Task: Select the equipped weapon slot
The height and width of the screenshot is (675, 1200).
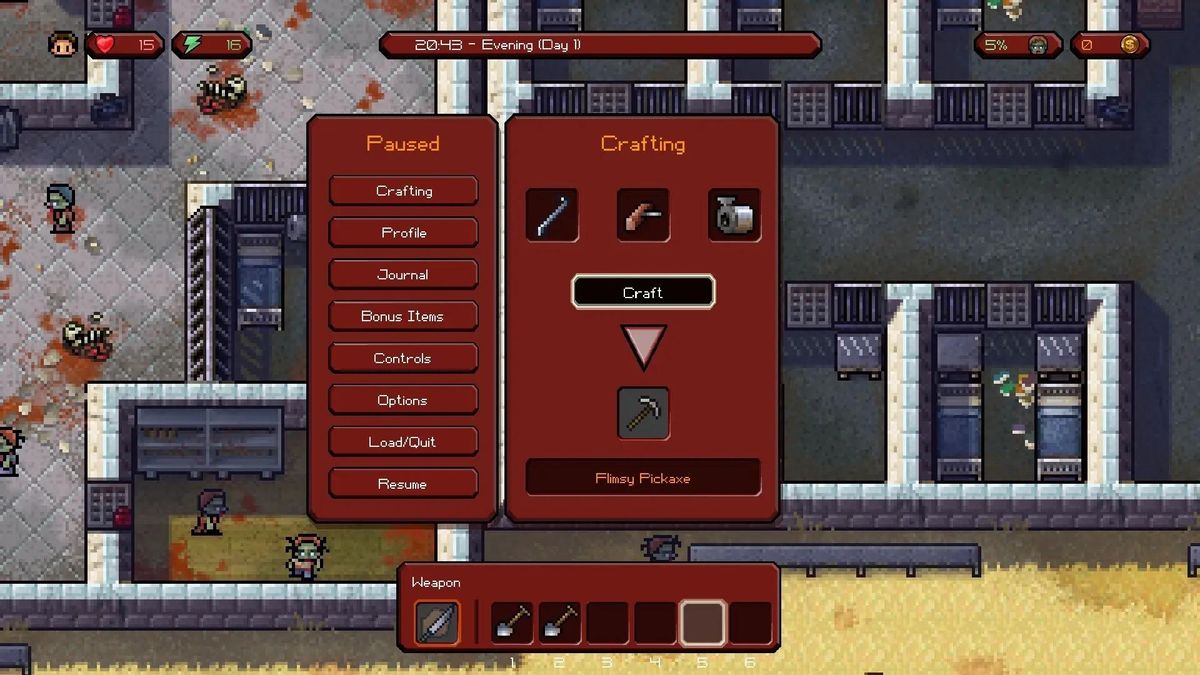Action: (437, 622)
